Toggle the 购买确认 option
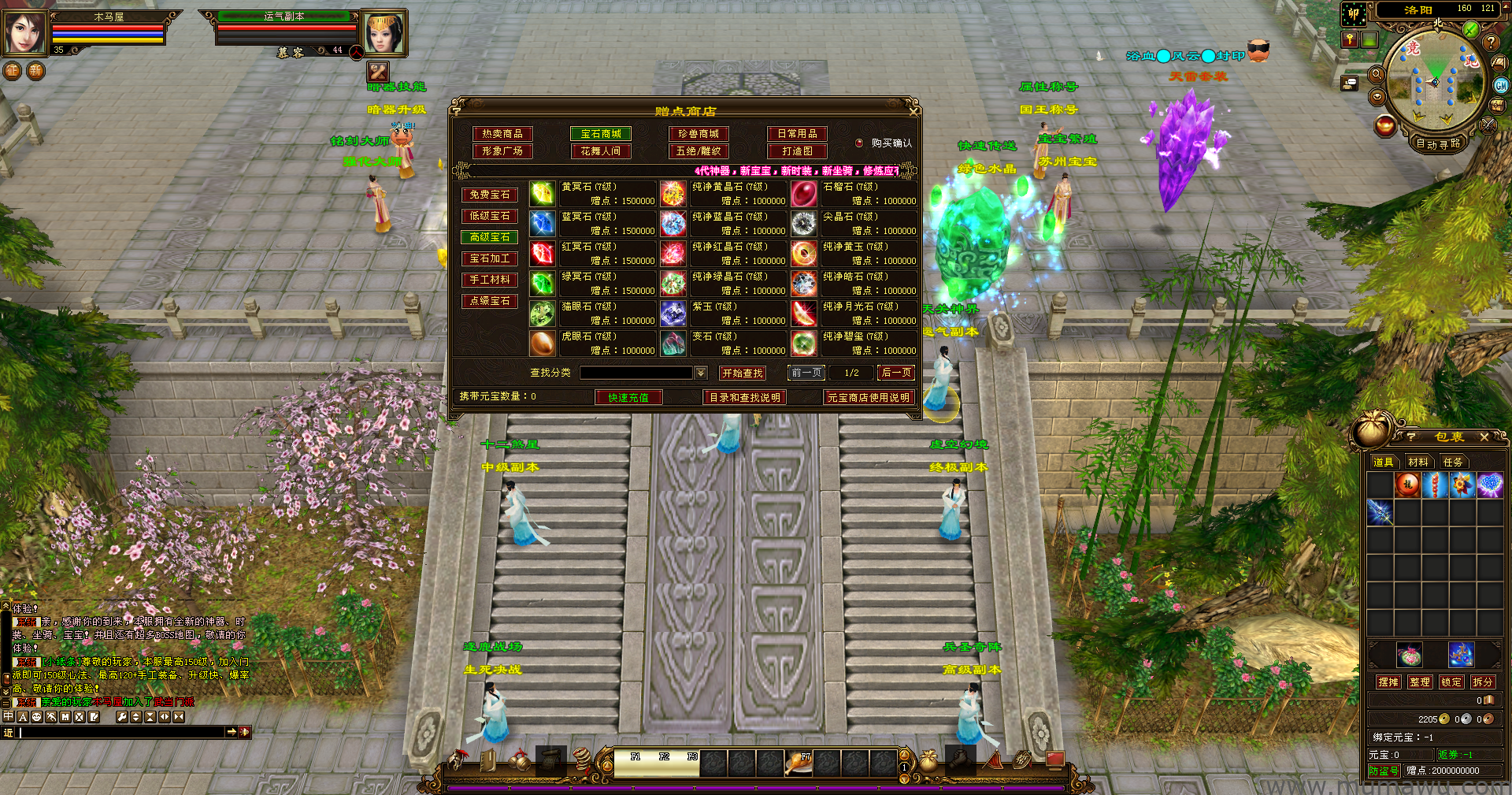1512x795 pixels. (860, 143)
